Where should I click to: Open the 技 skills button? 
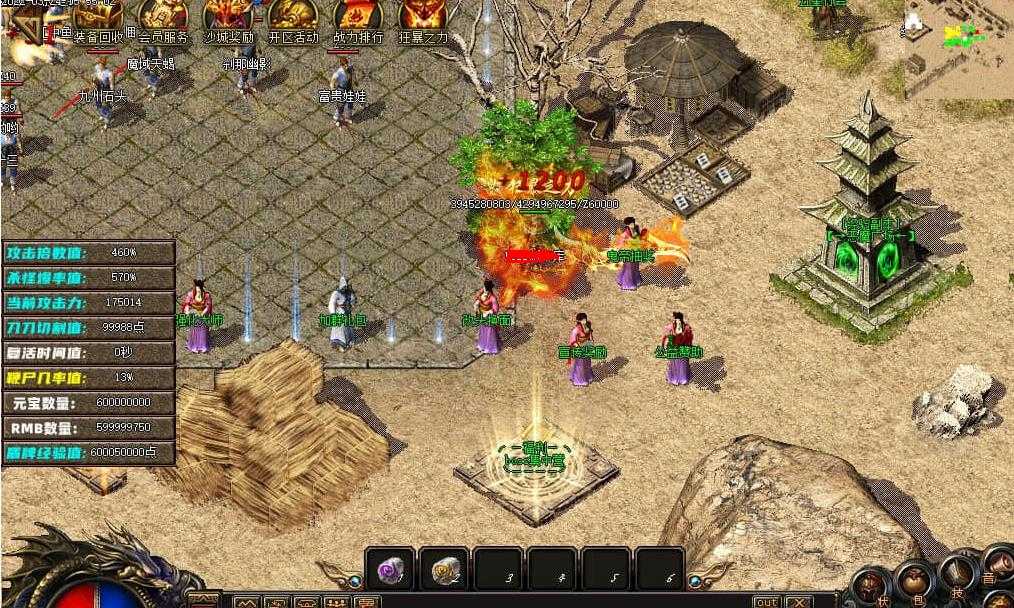957,575
